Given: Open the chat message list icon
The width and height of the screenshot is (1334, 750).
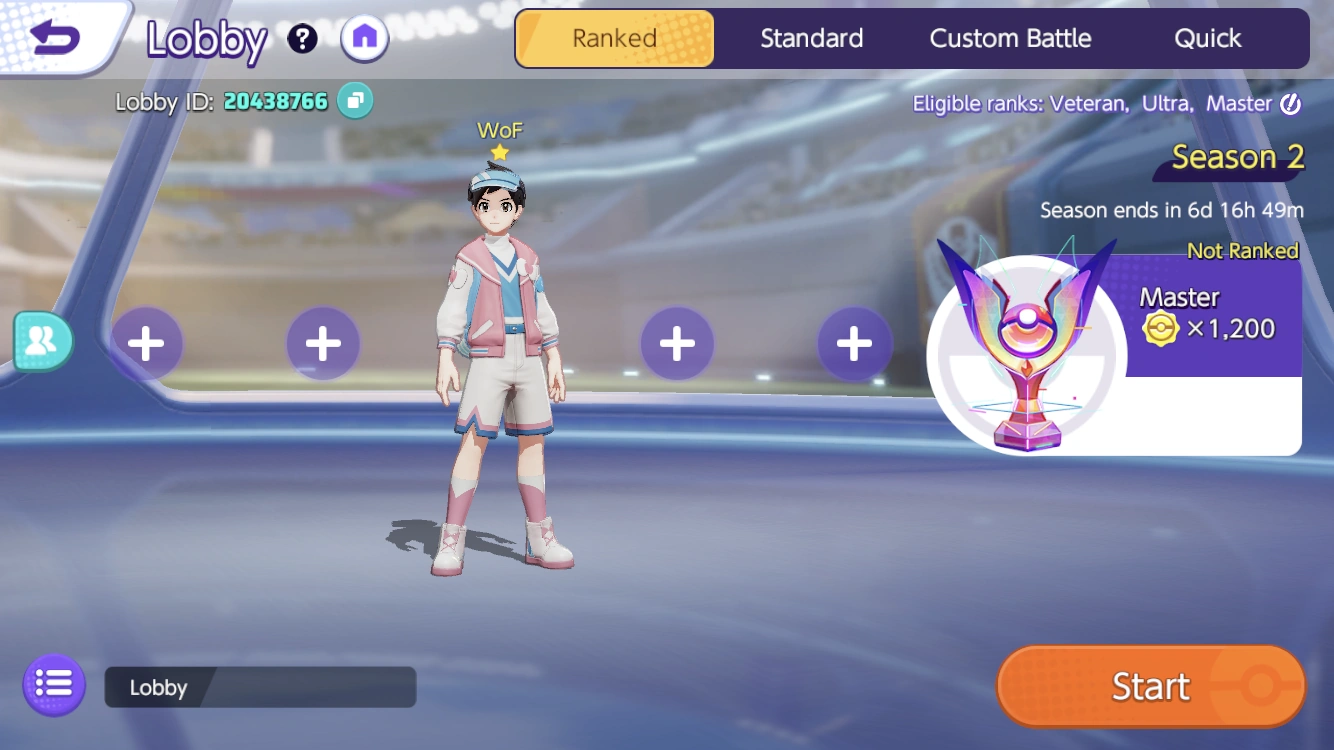Looking at the screenshot, I should 53,684.
